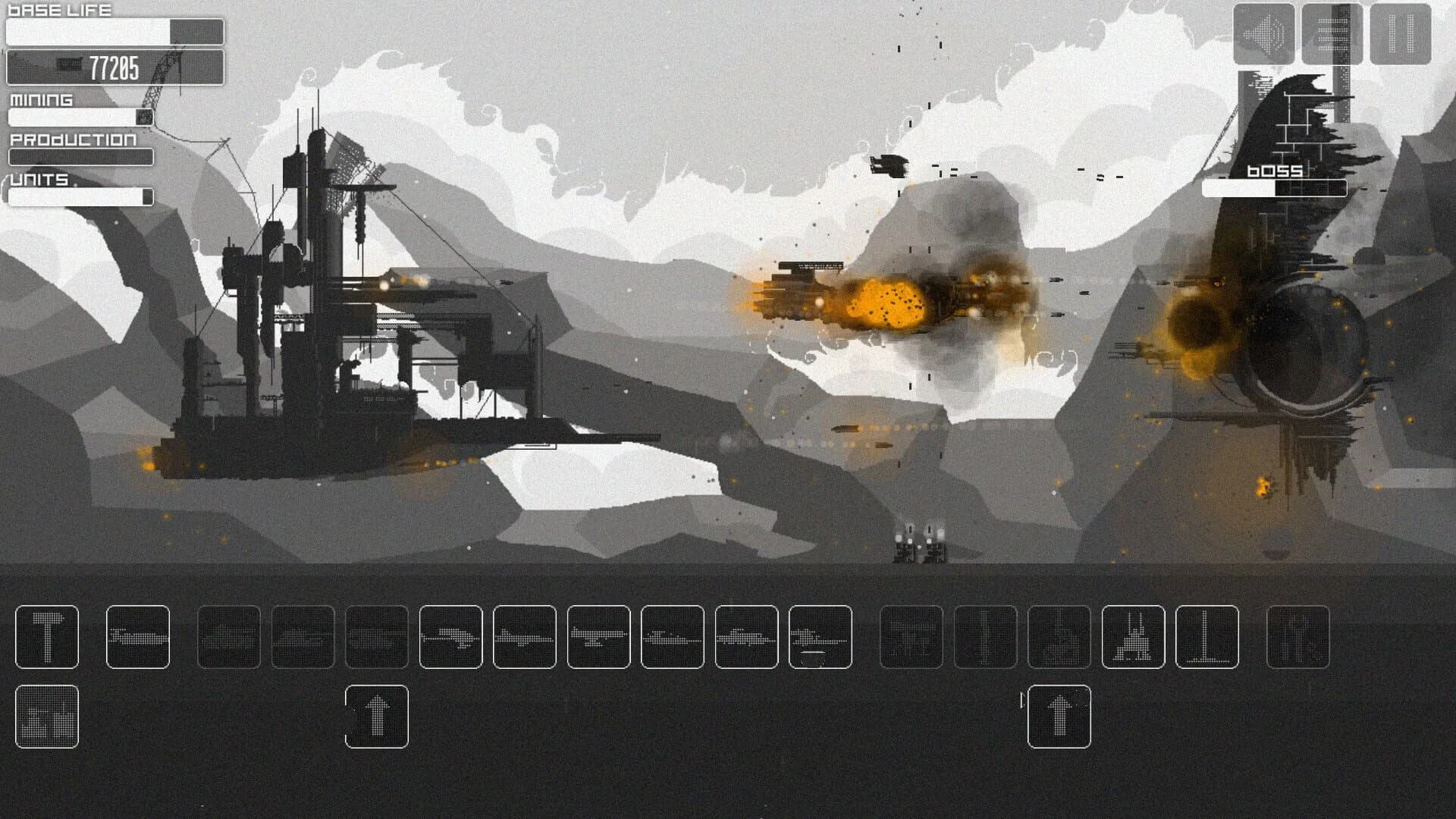Select the fortress structure icon
Screen dimensions: 1456x819
1133,637
